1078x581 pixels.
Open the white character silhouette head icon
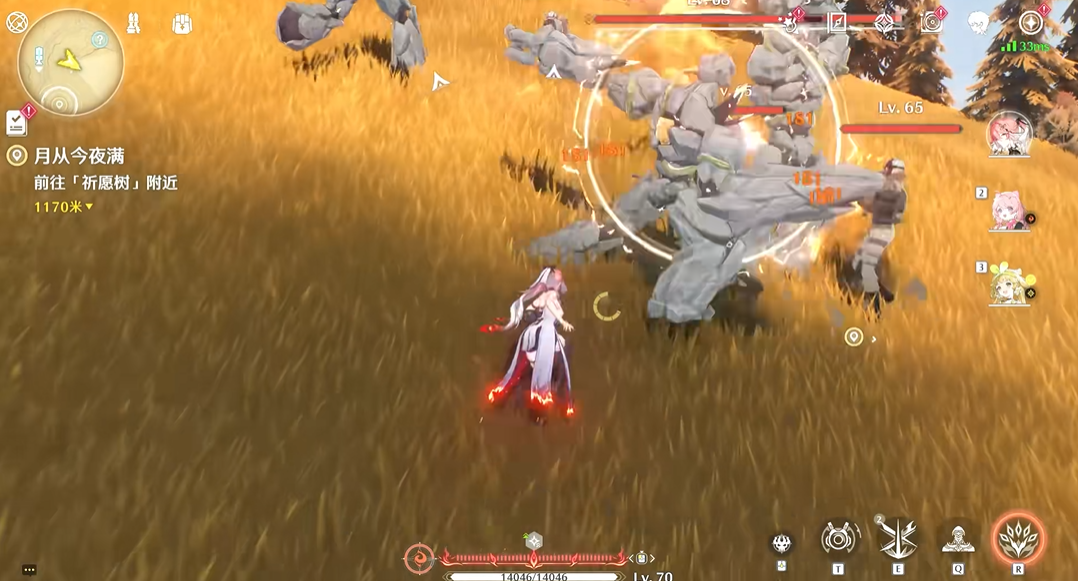click(x=979, y=23)
